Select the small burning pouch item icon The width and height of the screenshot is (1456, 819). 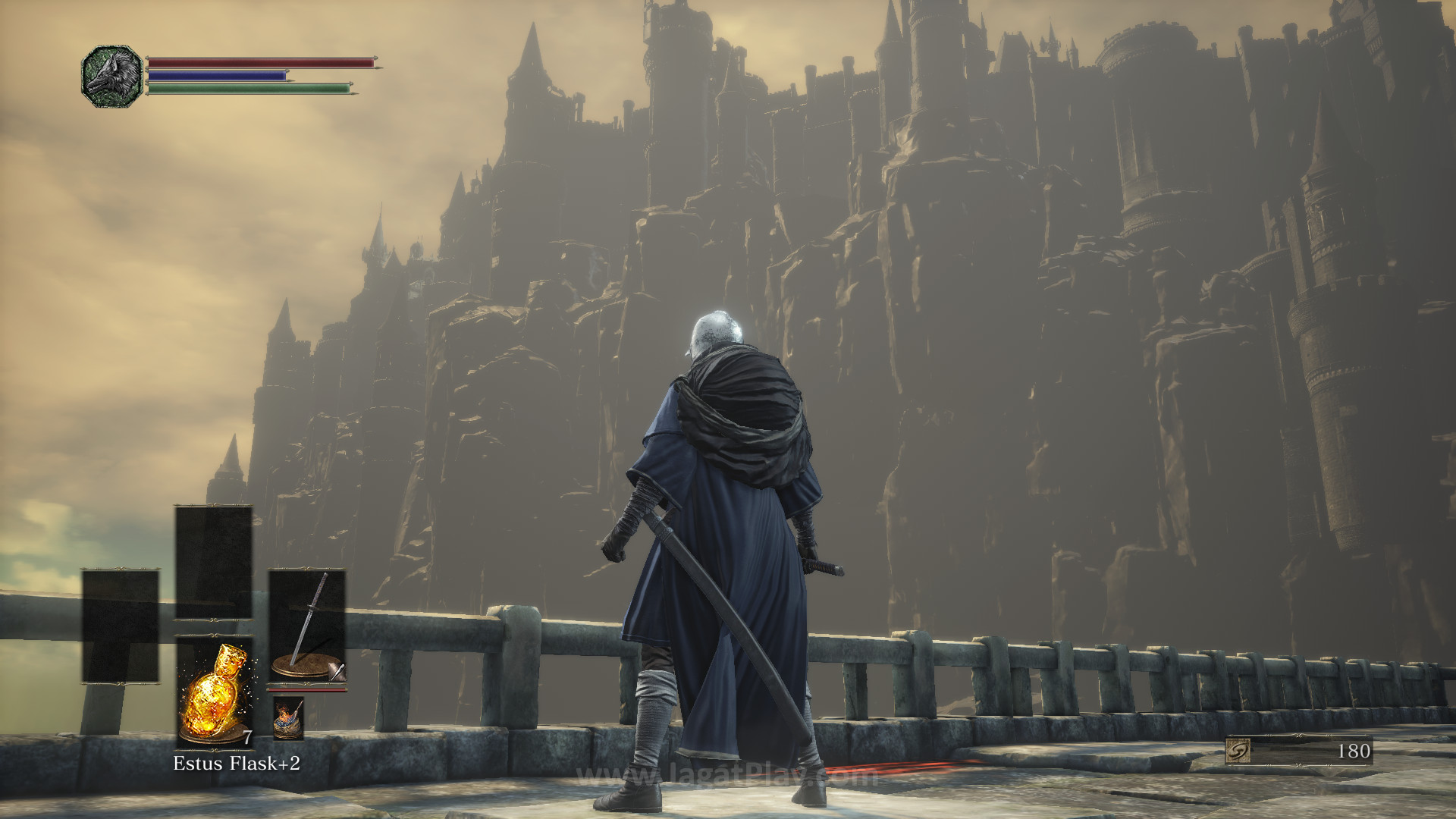click(288, 718)
